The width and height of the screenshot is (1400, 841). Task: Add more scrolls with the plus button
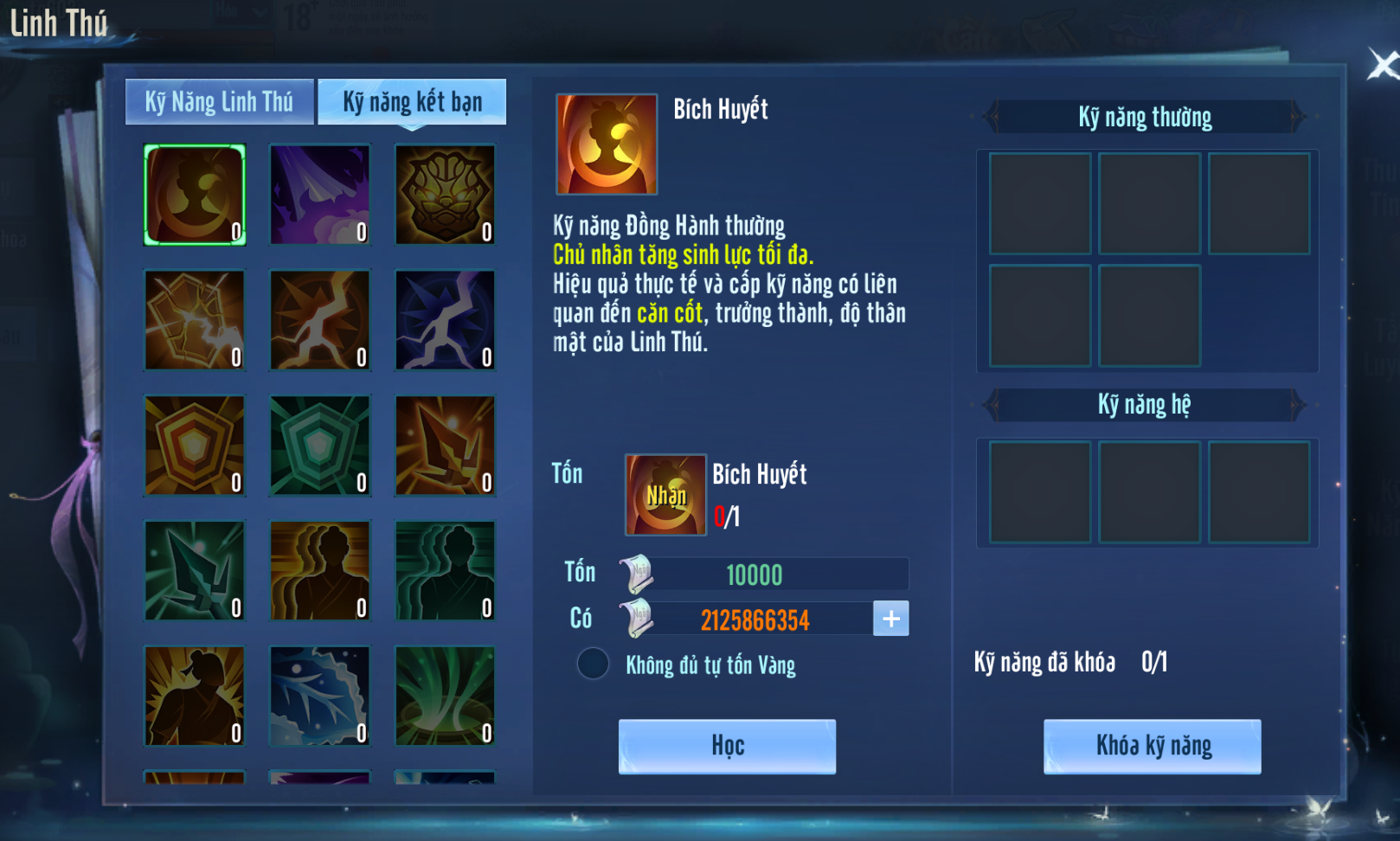891,619
